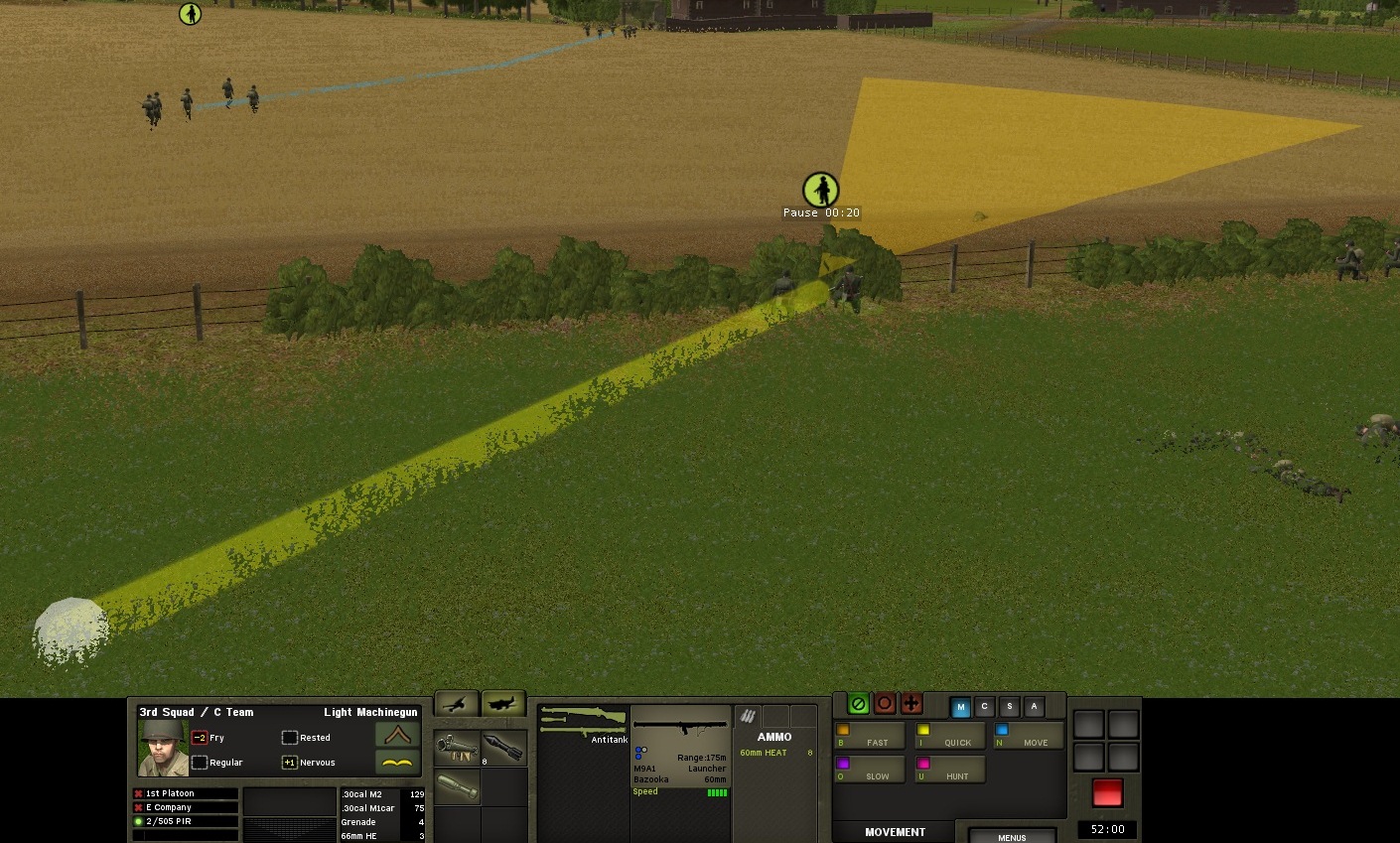
Task: Switch to the S command tab
Action: (x=1010, y=707)
